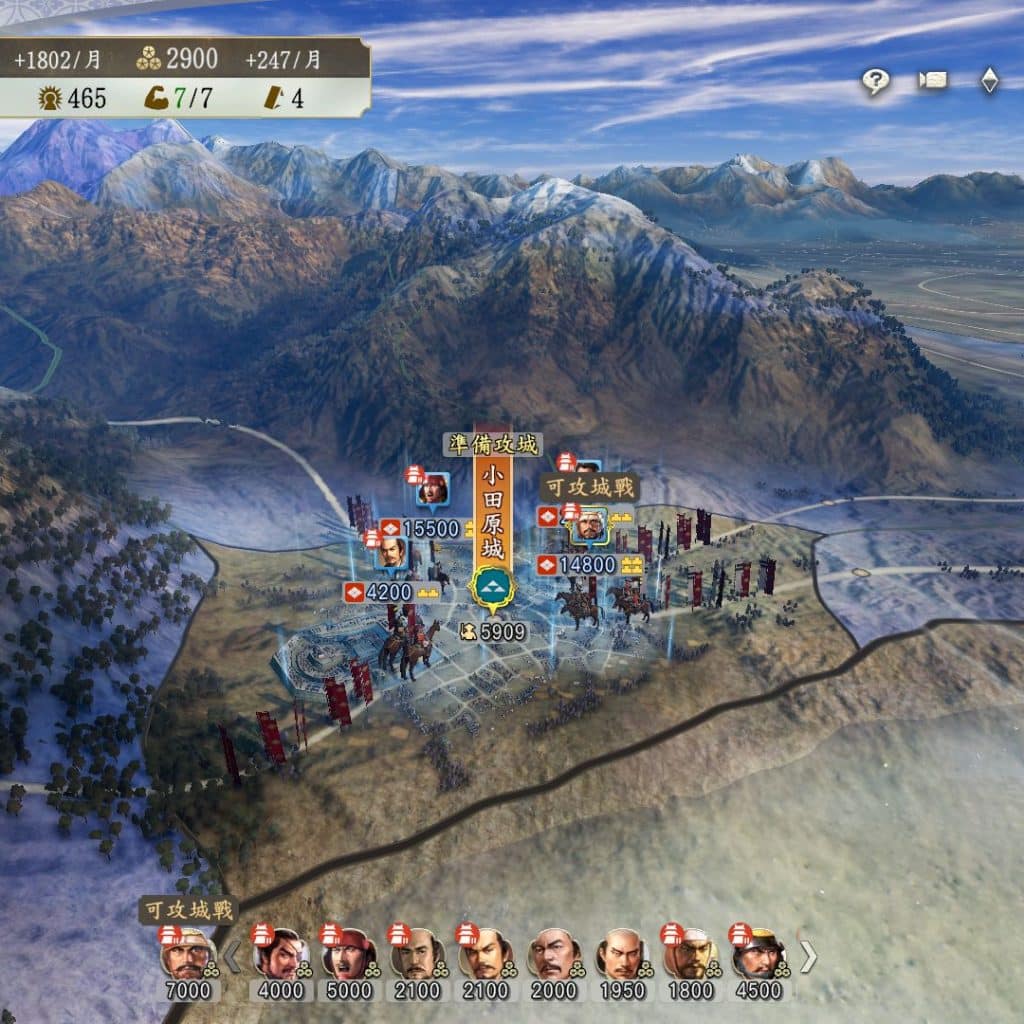The height and width of the screenshot is (1024, 1024).
Task: Choose the officer portrait with 1800 troops
Action: [x=690, y=957]
